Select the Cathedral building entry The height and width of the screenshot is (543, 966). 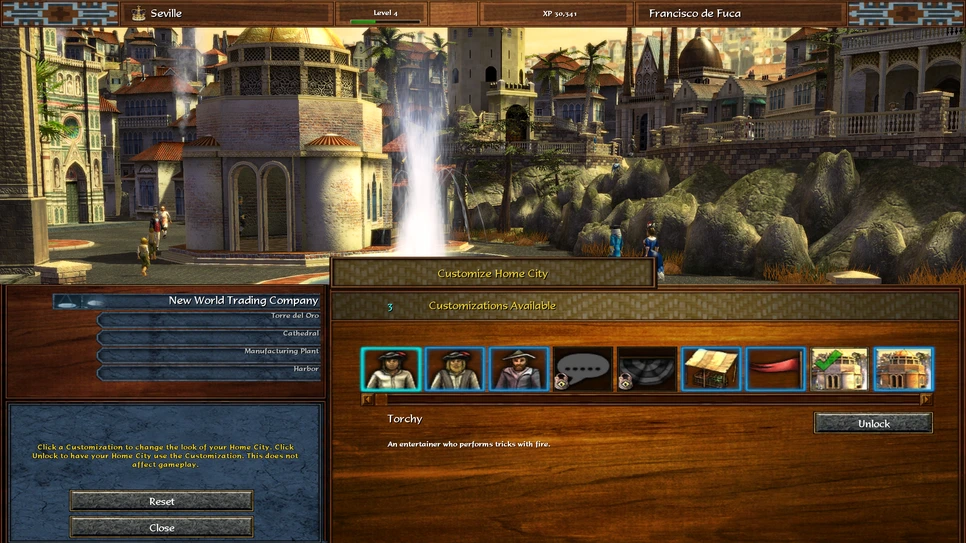(209, 333)
